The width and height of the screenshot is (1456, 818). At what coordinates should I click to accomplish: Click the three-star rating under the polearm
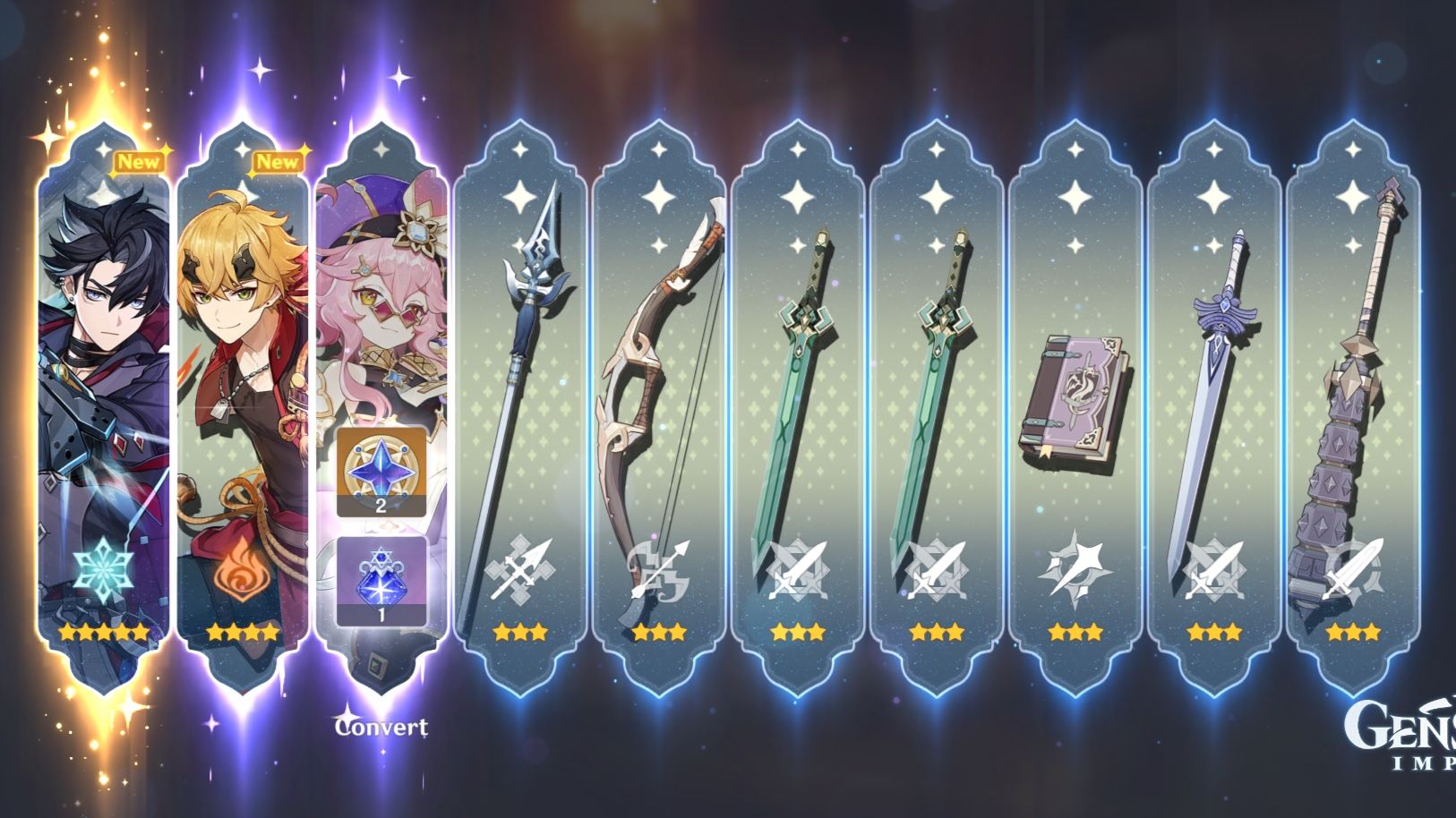(522, 631)
